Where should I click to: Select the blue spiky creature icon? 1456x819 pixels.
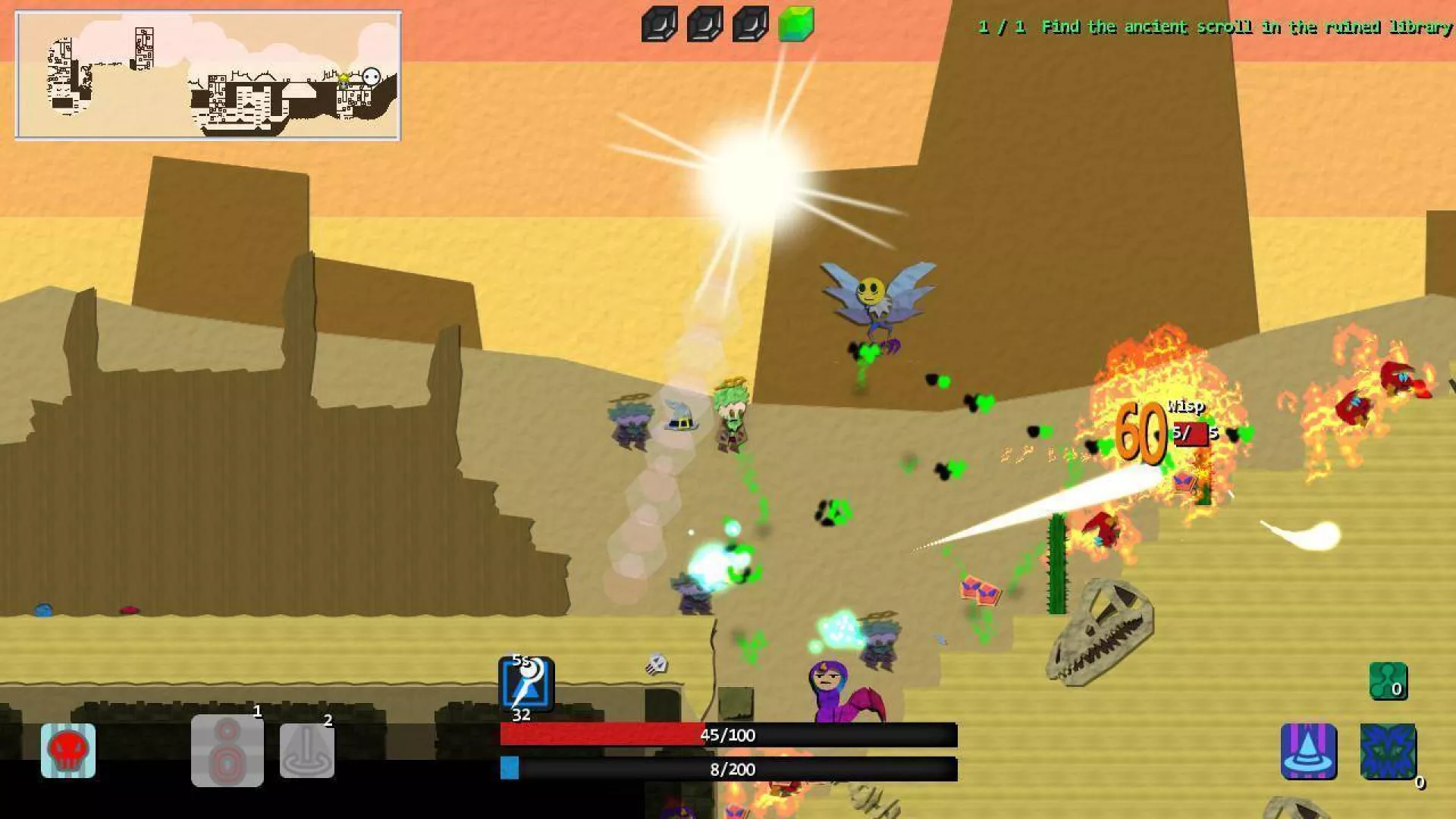(x=1388, y=751)
